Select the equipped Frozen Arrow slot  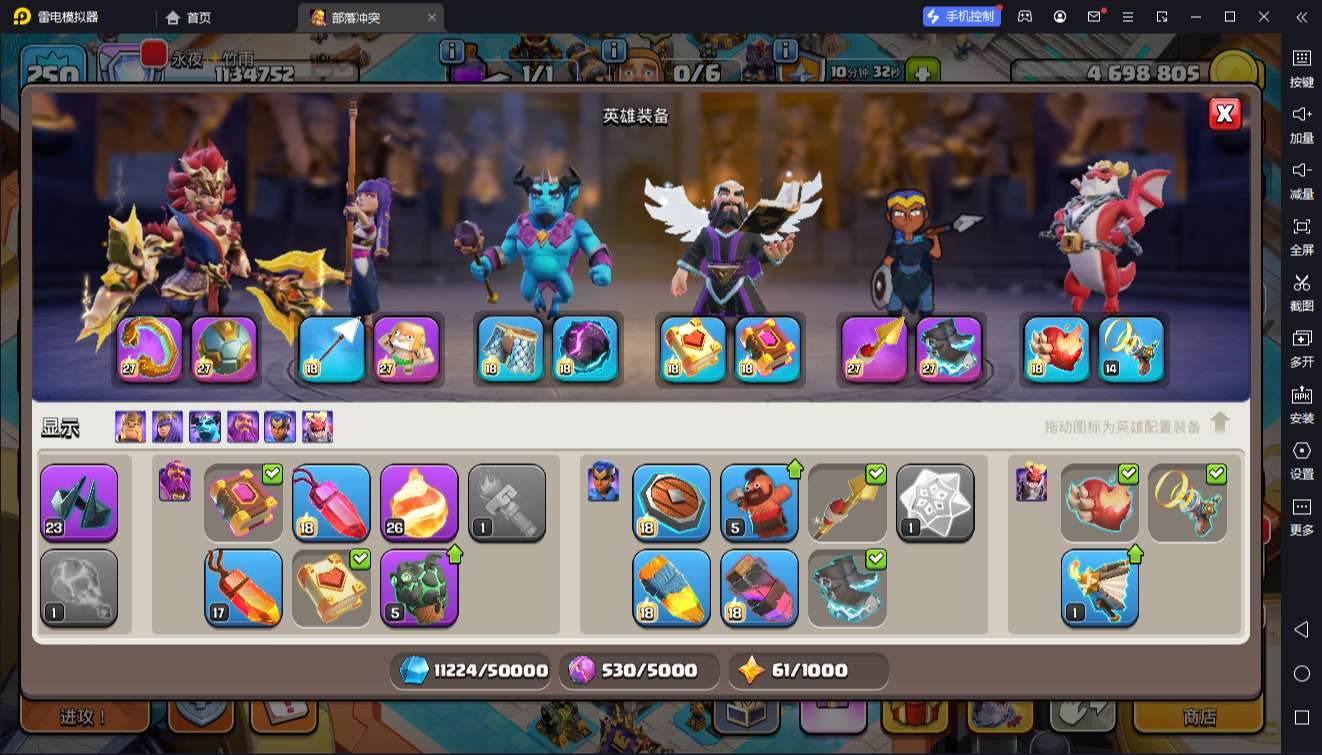pos(331,349)
